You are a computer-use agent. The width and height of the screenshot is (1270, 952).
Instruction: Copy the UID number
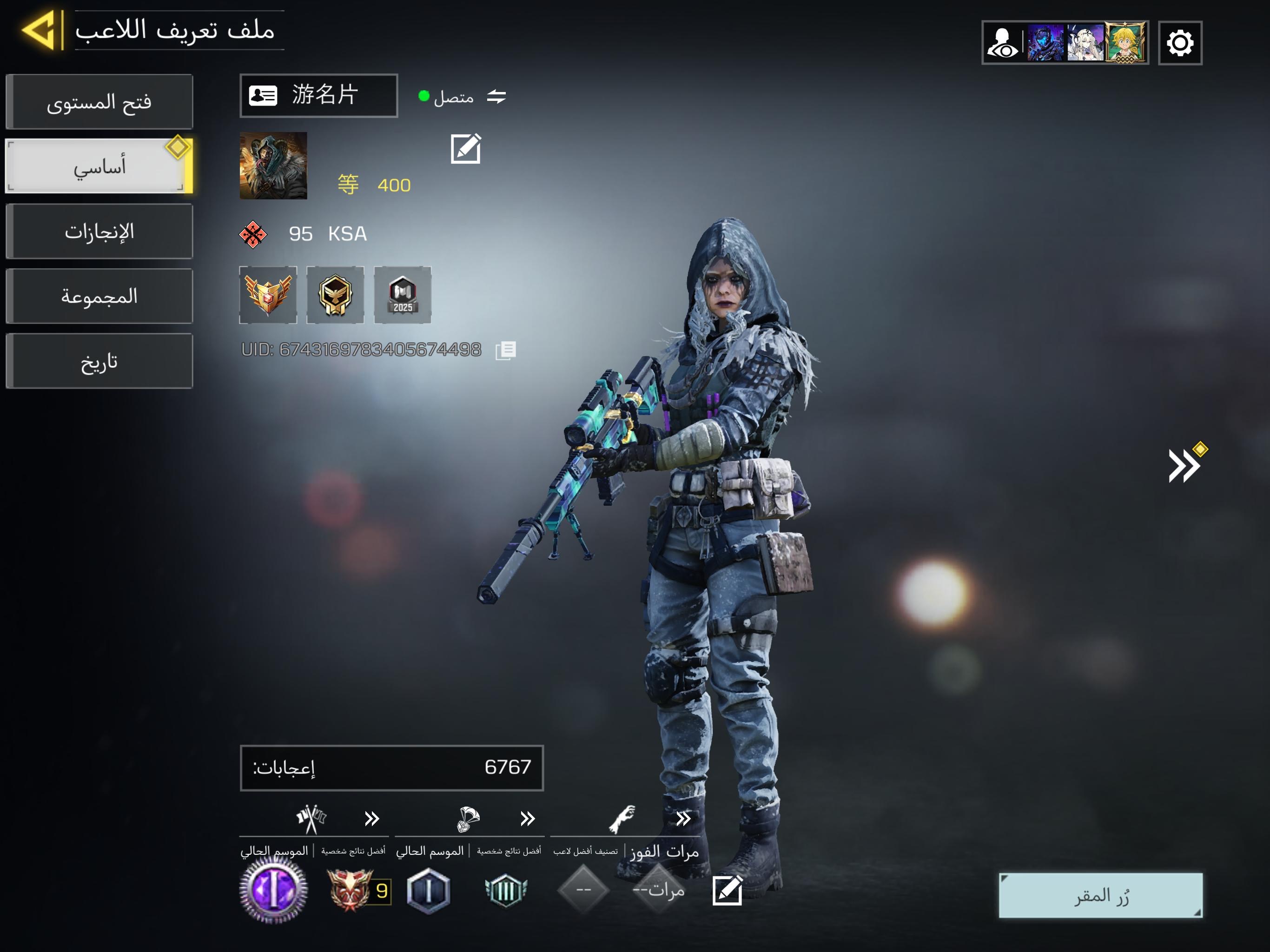coord(506,350)
